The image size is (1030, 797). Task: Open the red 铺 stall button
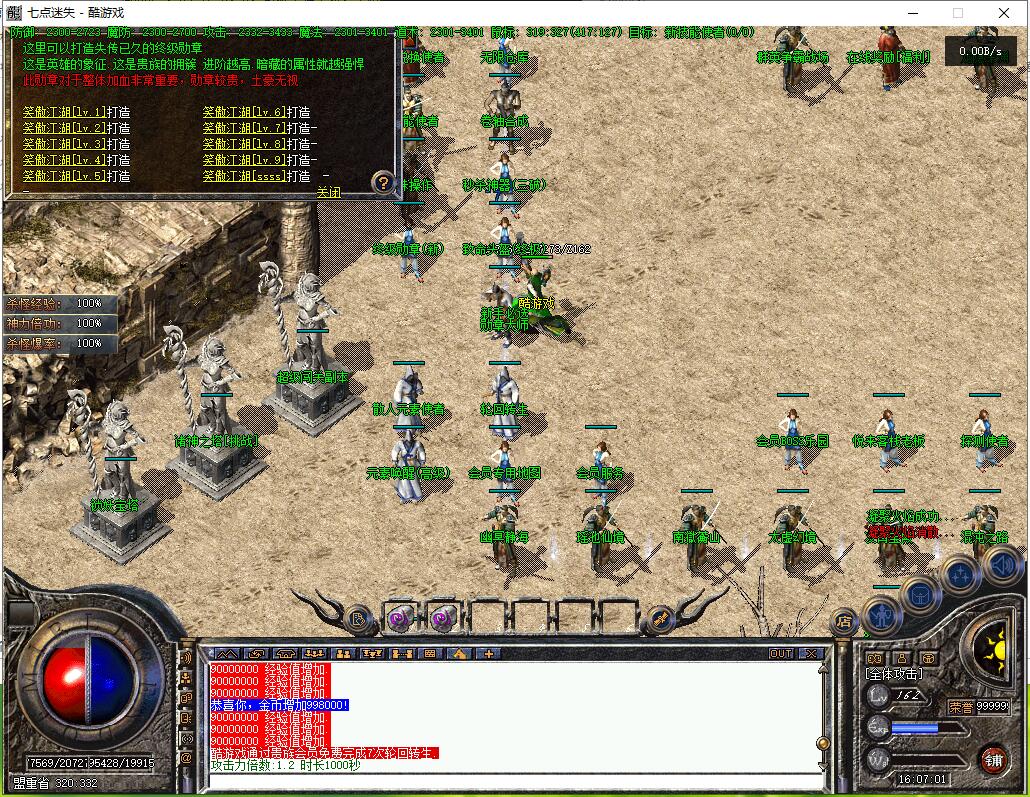tap(993, 760)
